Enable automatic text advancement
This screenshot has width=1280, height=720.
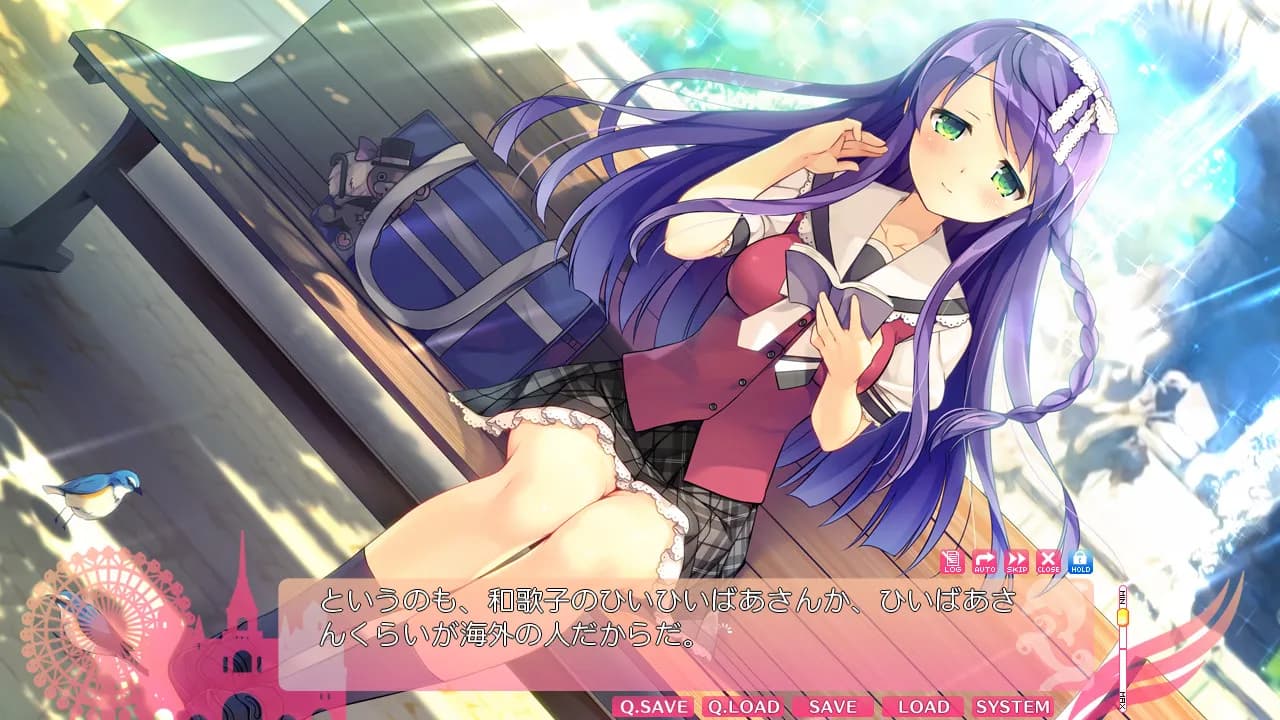pos(984,562)
